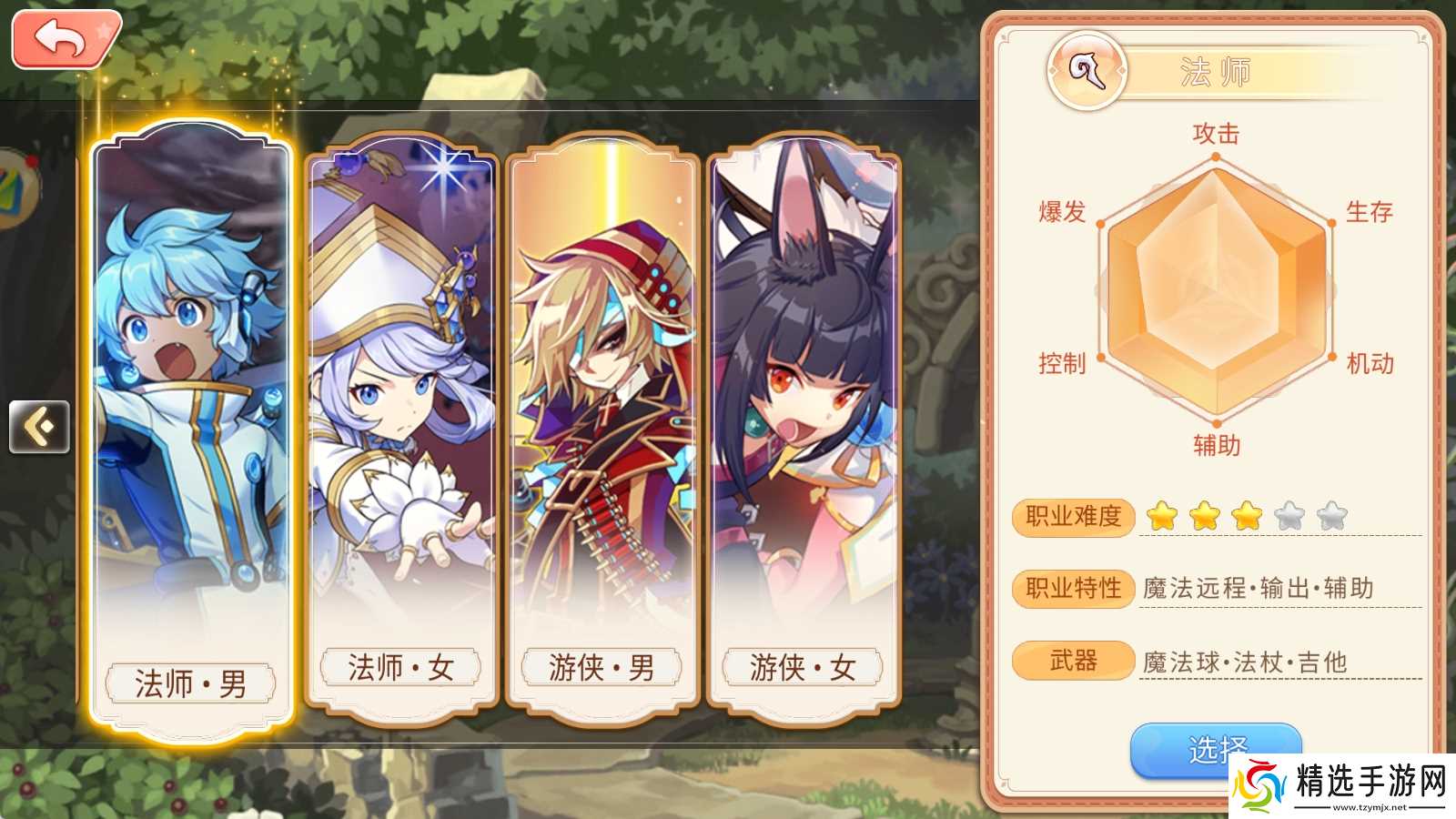The height and width of the screenshot is (819, 1456).
Task: Click the left collapse chevron arrow
Action: pyautogui.click(x=38, y=426)
